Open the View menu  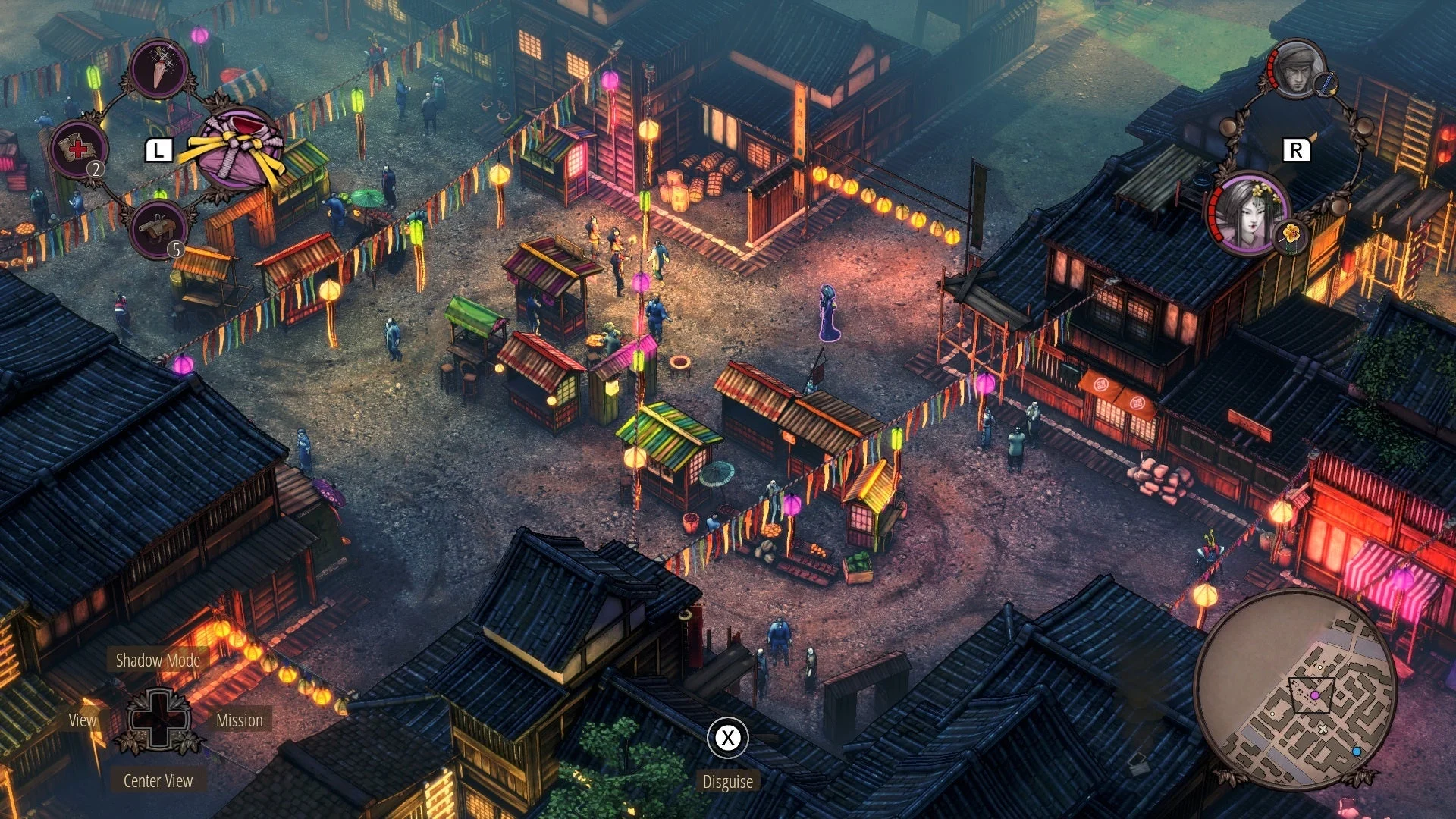point(81,720)
